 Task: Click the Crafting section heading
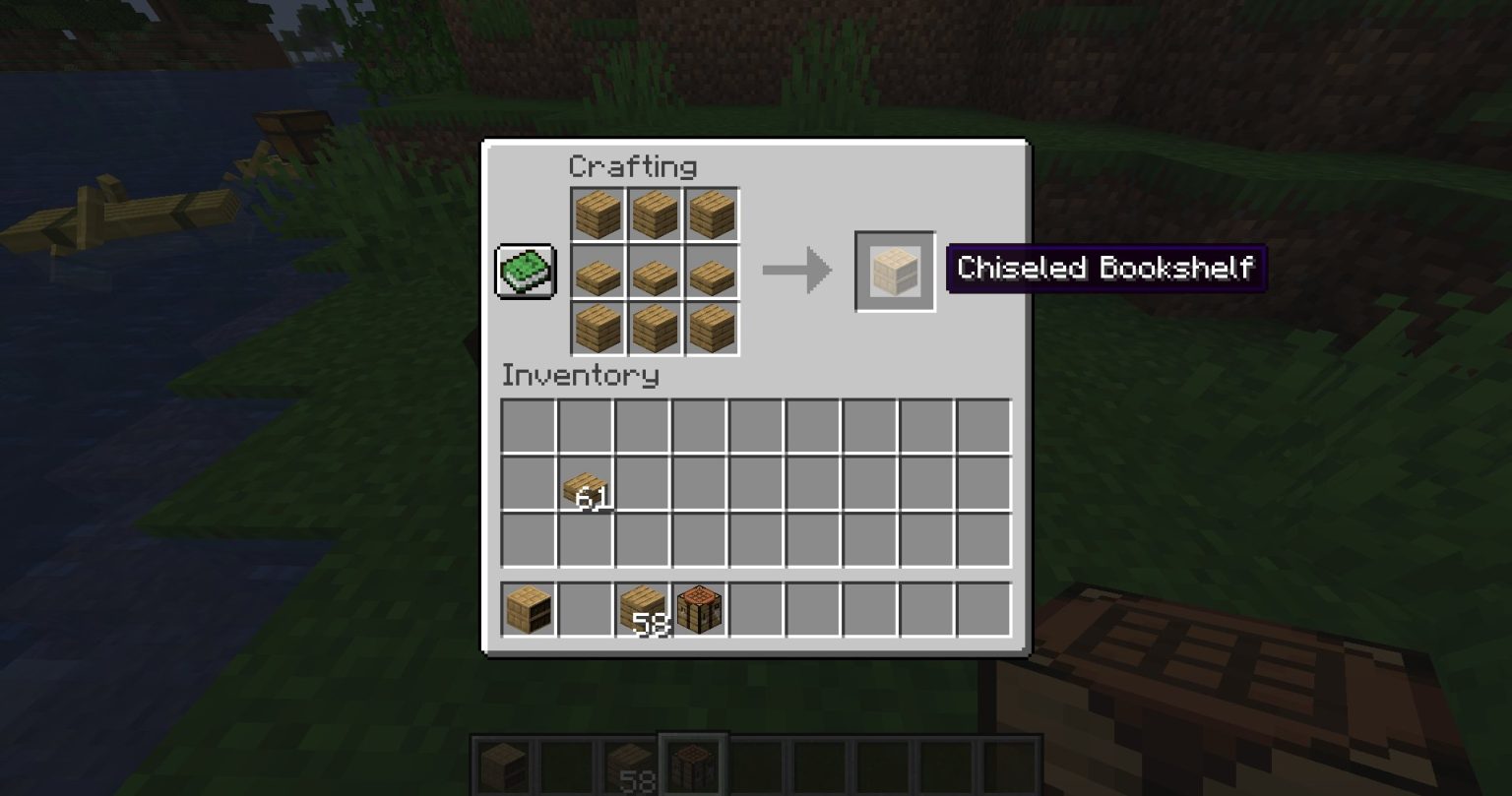(634, 167)
